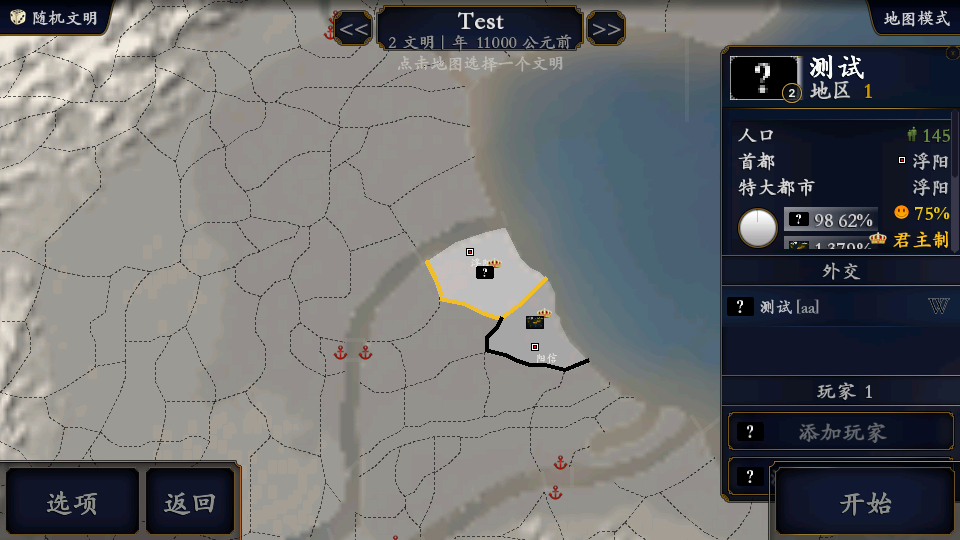The width and height of the screenshot is (960, 540).
Task: Start the game with 开始
Action: pos(865,502)
